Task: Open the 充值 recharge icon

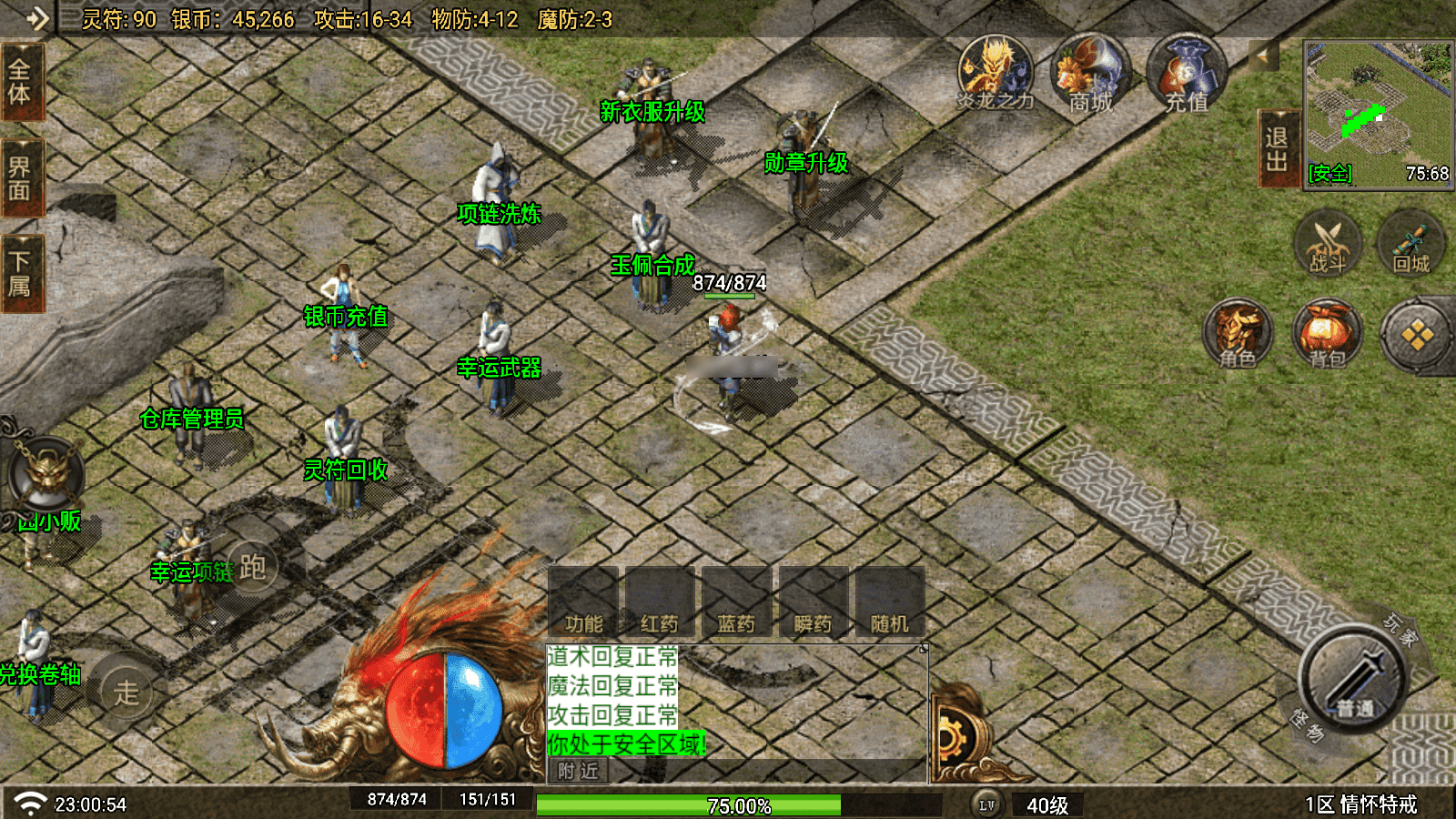Action: (x=1187, y=75)
